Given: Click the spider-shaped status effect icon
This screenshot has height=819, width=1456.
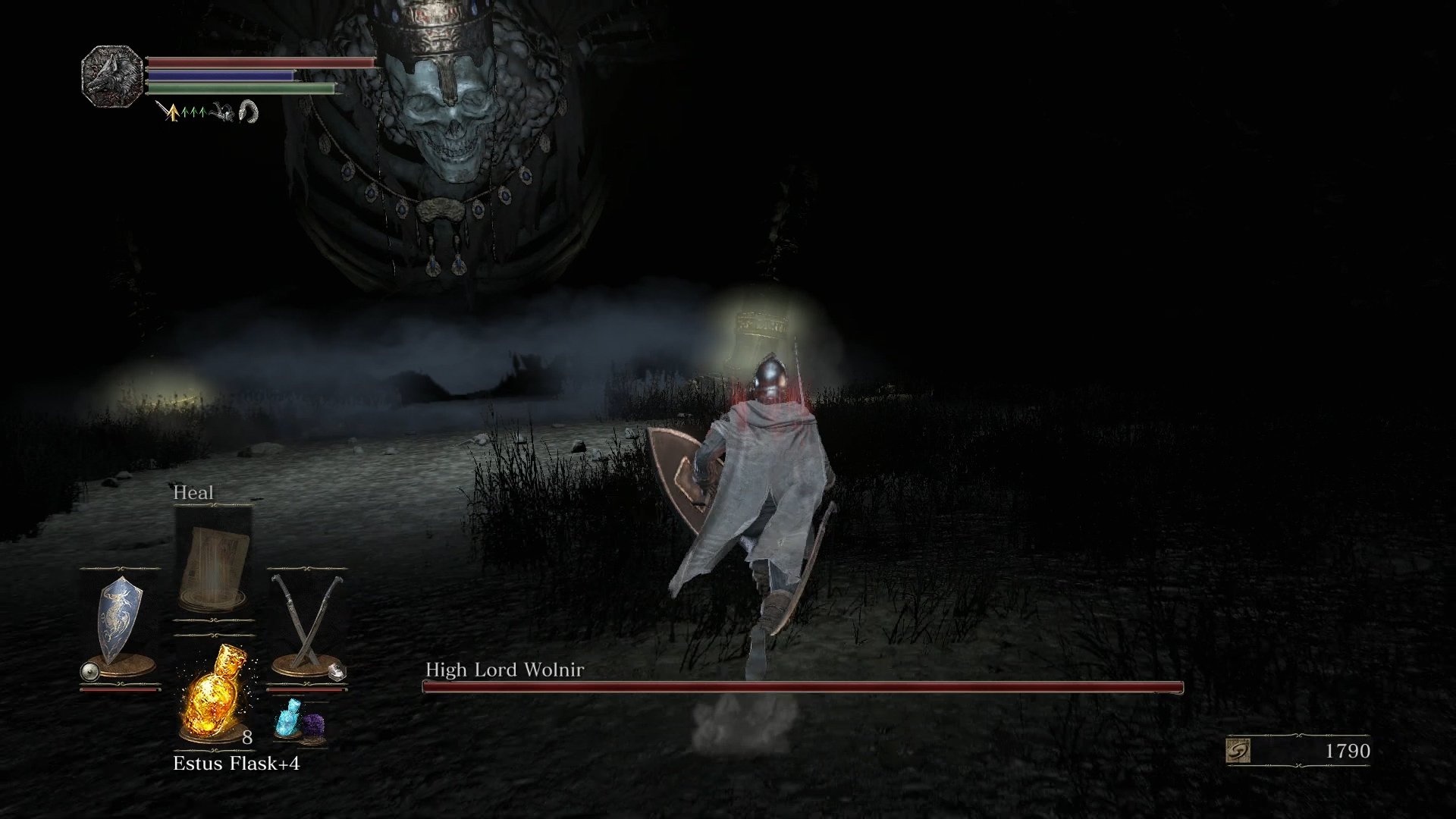Looking at the screenshot, I should 224,112.
